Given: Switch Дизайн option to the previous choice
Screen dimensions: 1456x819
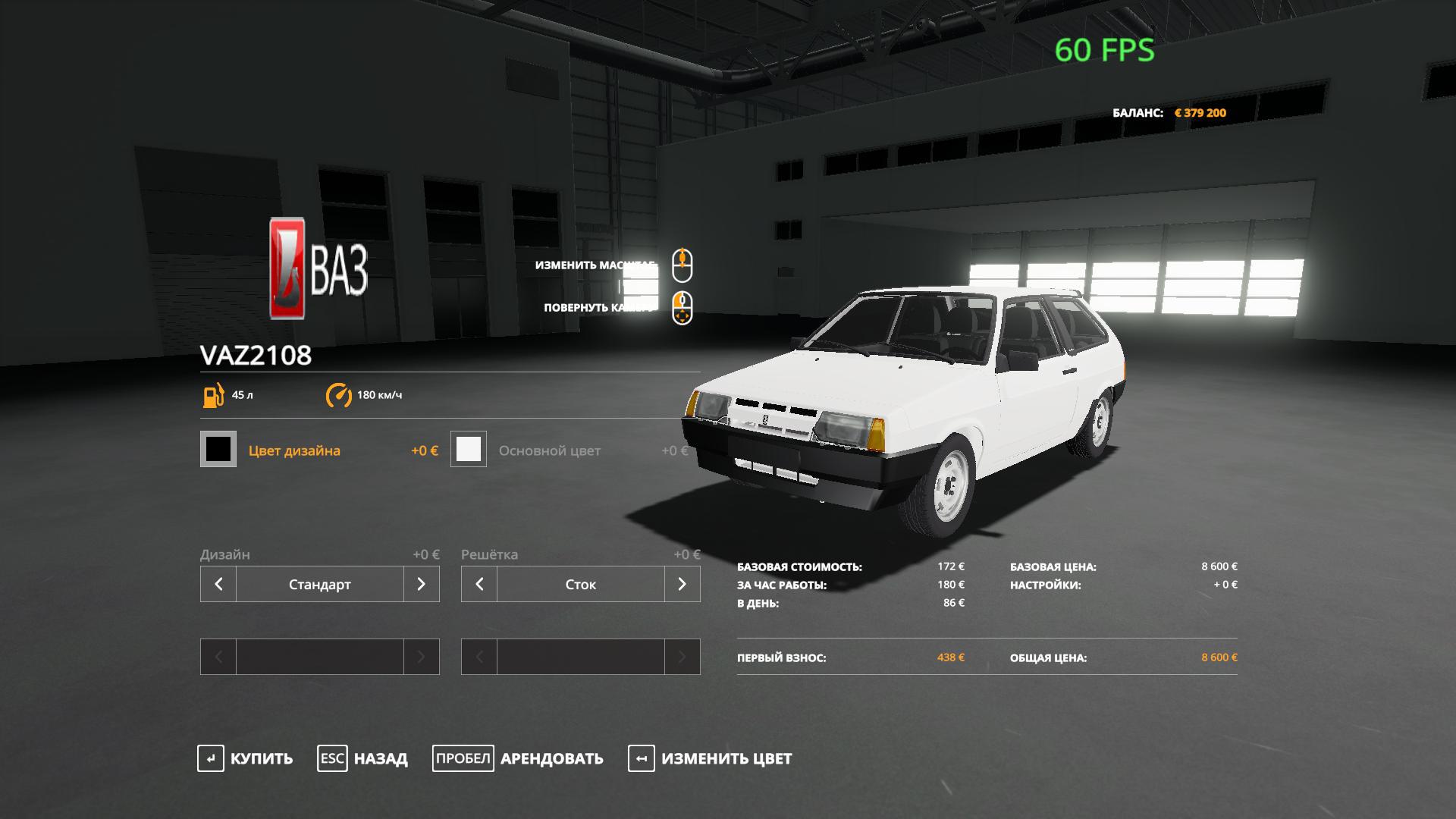Looking at the screenshot, I should [218, 584].
